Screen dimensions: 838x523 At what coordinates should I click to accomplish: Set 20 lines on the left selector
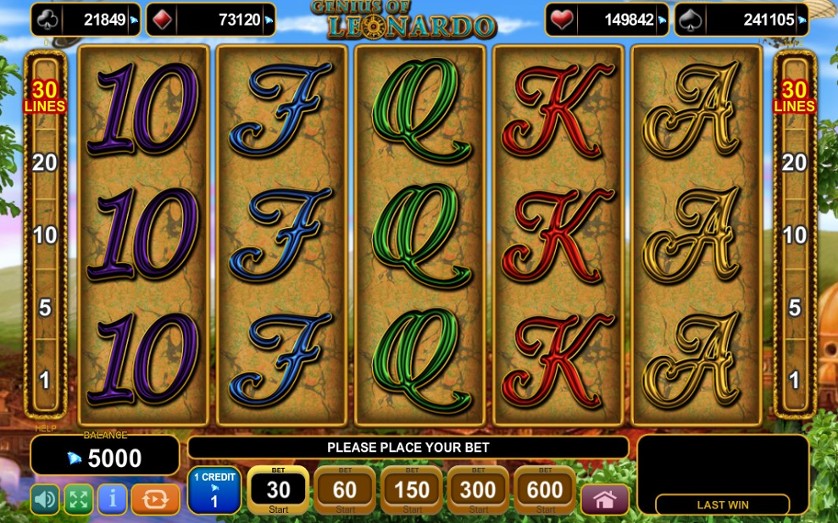tap(44, 162)
